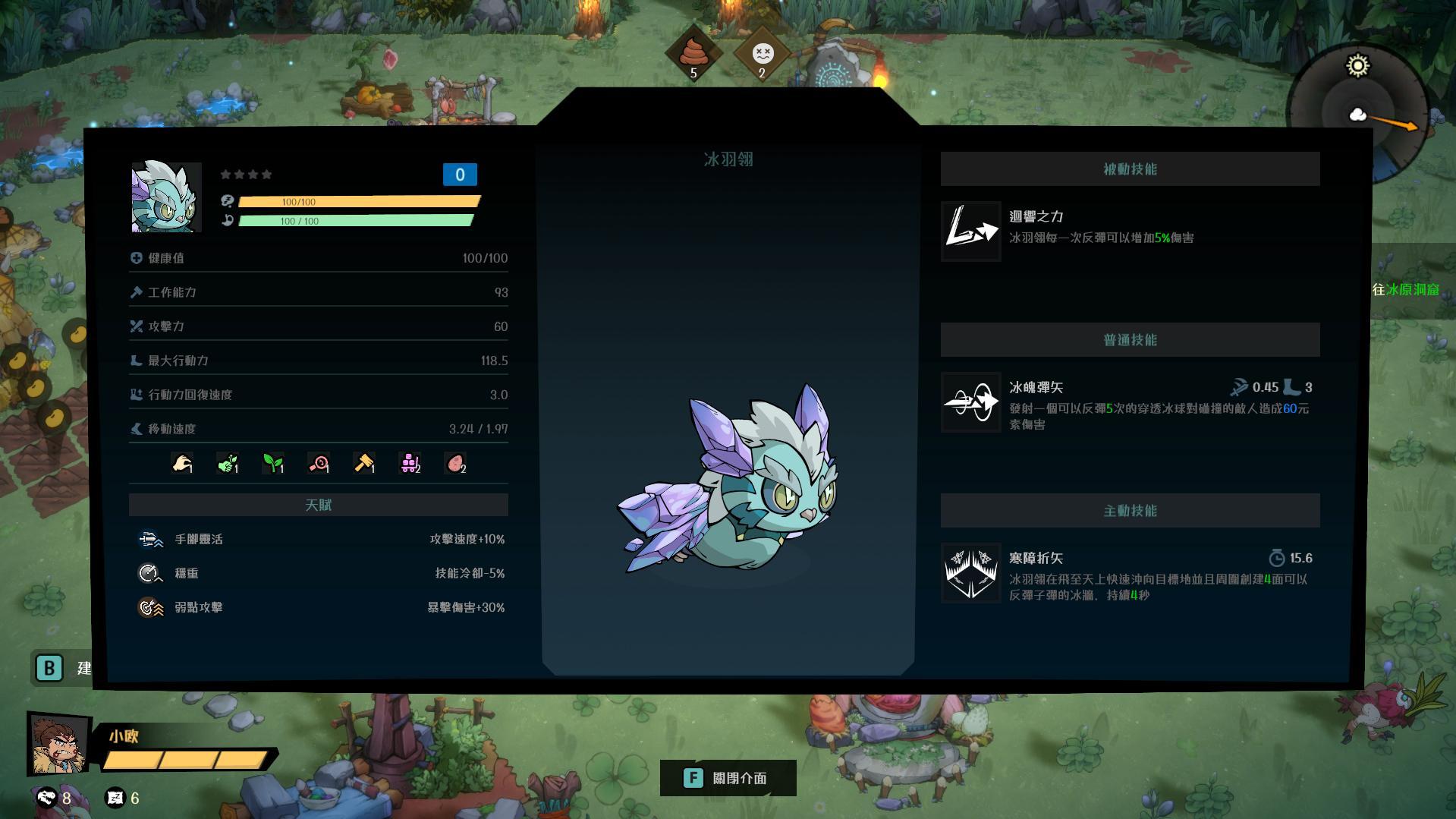Viewport: 1456px width, 819px height.
Task: Click the 穩重 talent row
Action: tap(319, 573)
